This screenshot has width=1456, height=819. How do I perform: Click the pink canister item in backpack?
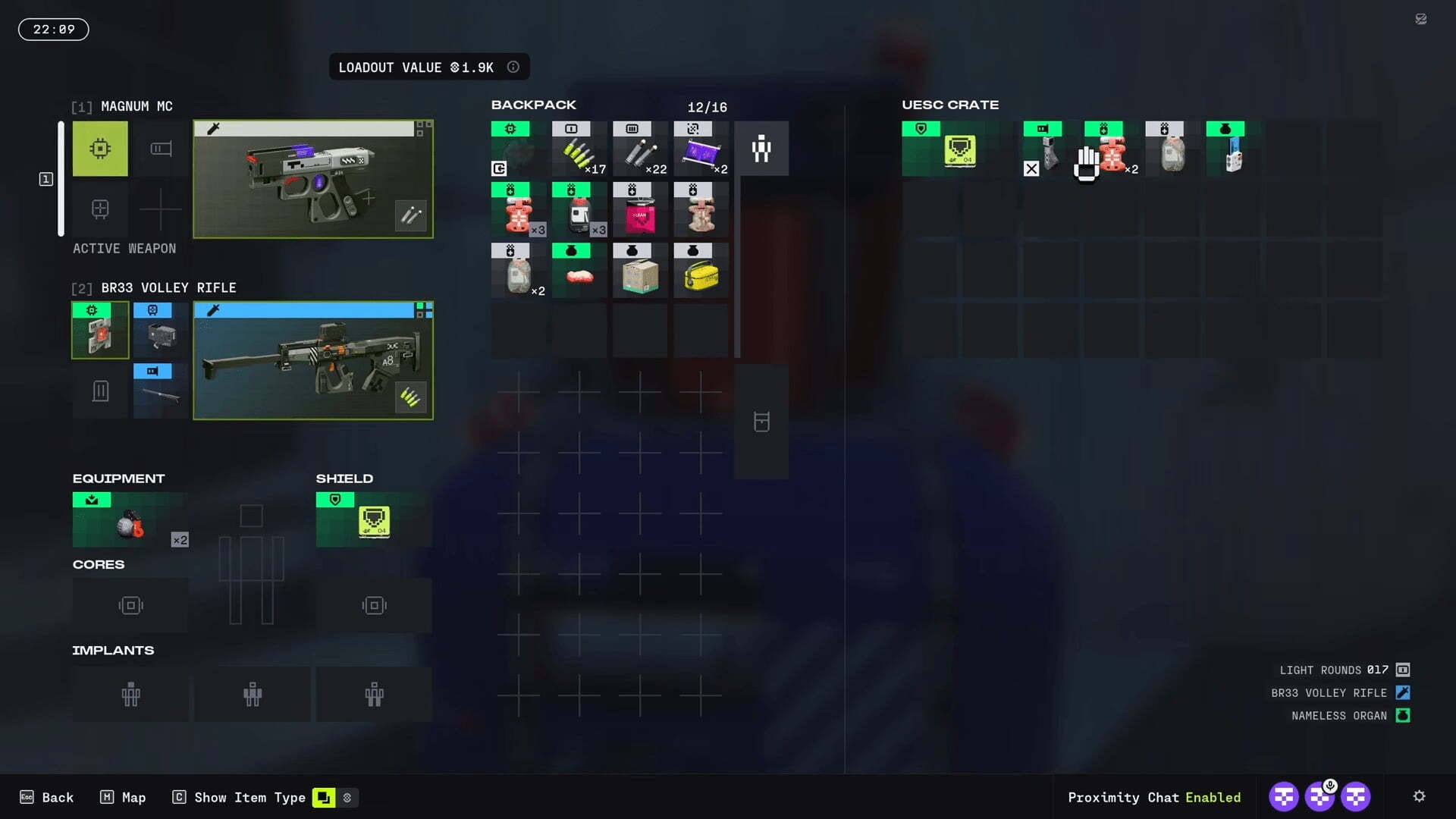[640, 210]
